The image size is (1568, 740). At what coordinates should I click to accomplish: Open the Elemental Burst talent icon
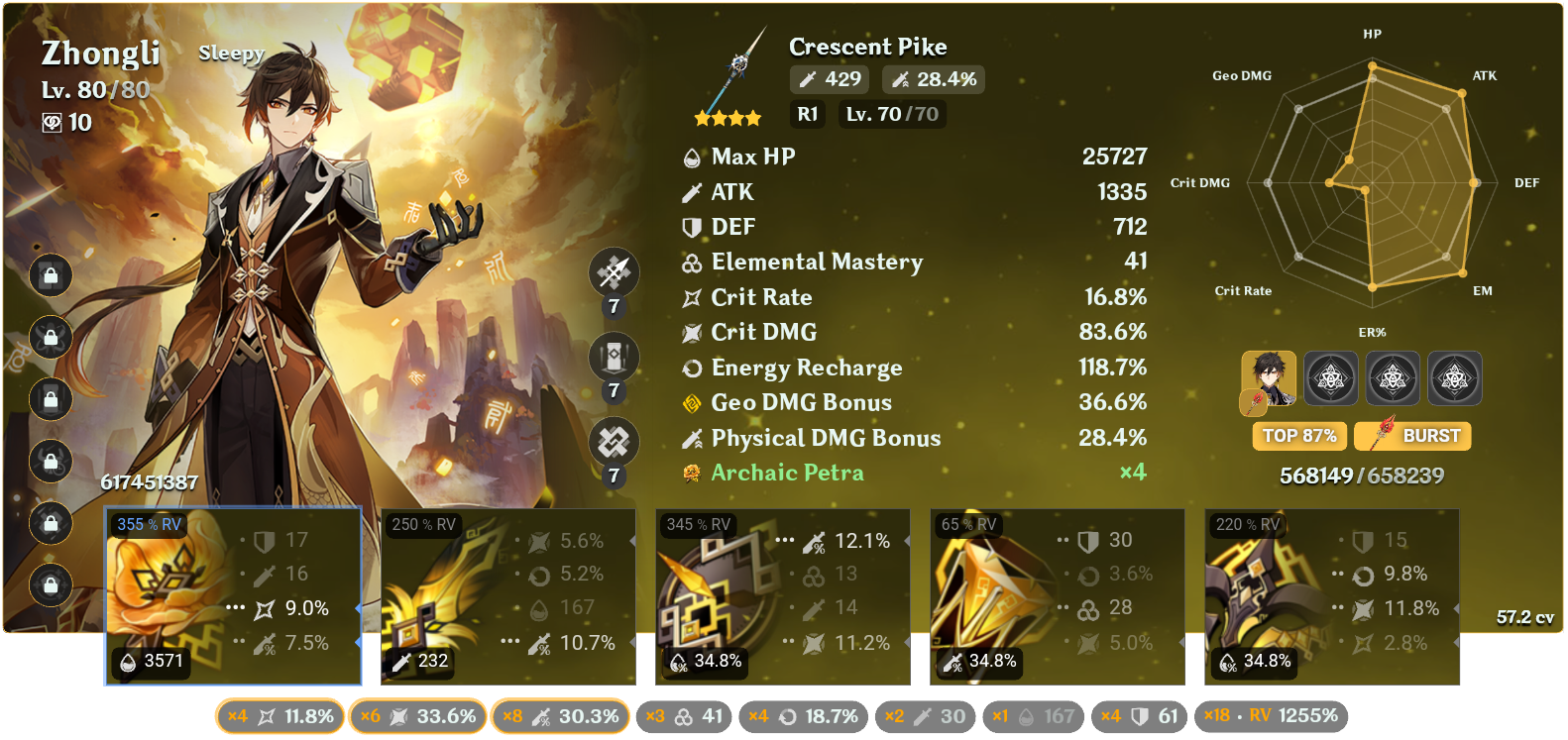point(615,438)
